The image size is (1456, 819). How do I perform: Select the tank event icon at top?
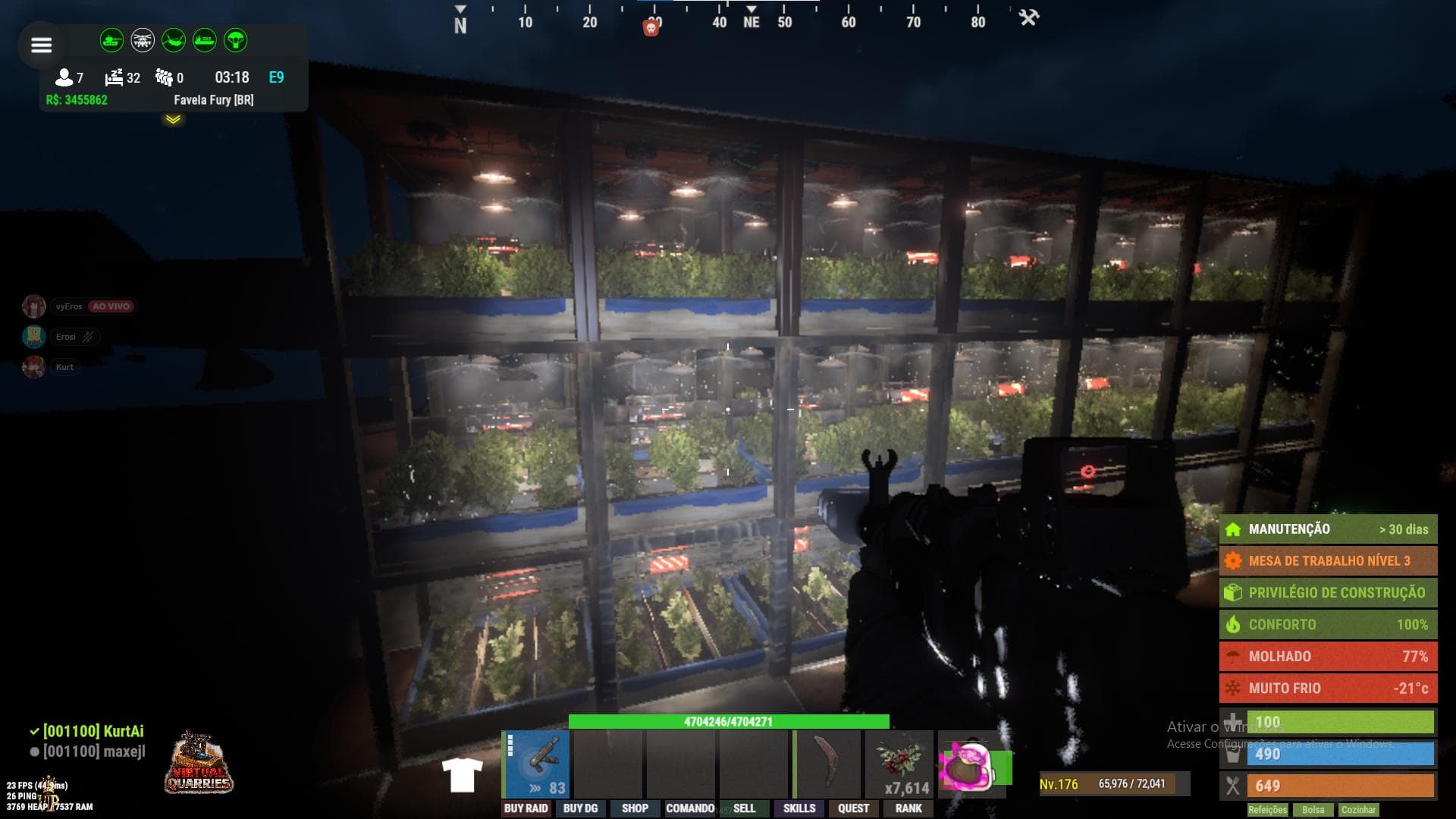[112, 39]
